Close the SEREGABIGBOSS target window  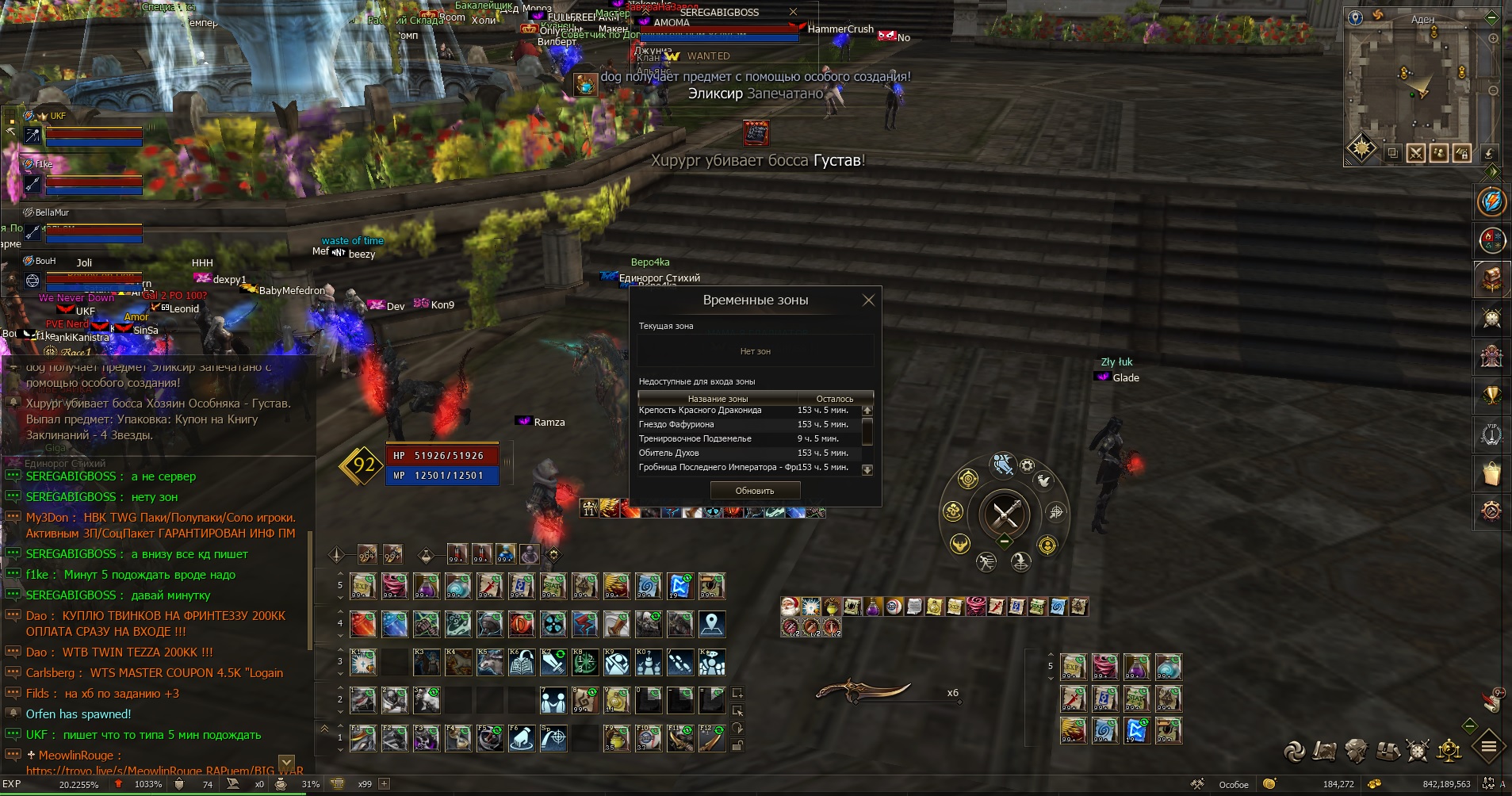point(793,12)
